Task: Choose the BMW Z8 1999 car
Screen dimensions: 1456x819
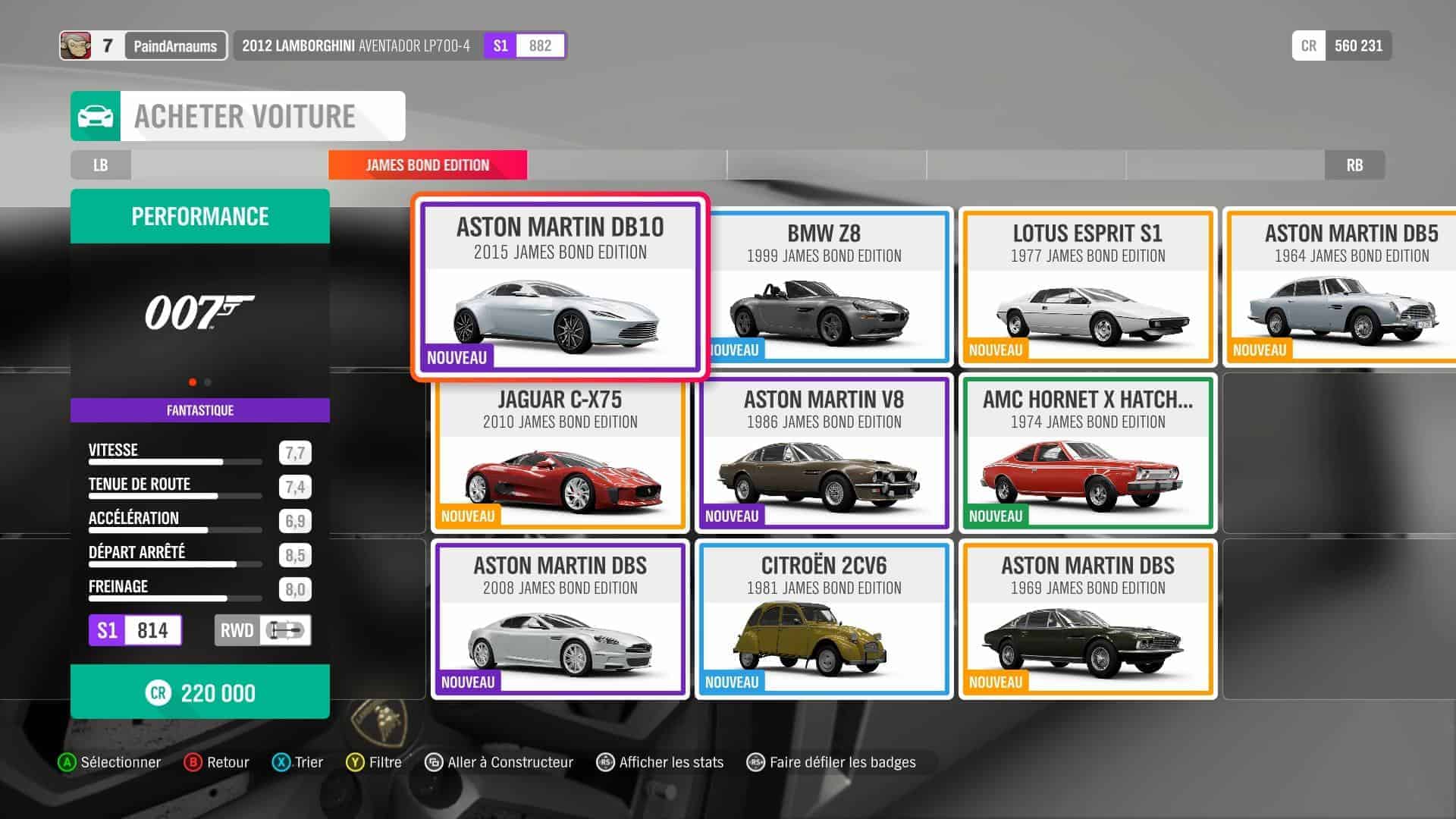Action: (824, 287)
